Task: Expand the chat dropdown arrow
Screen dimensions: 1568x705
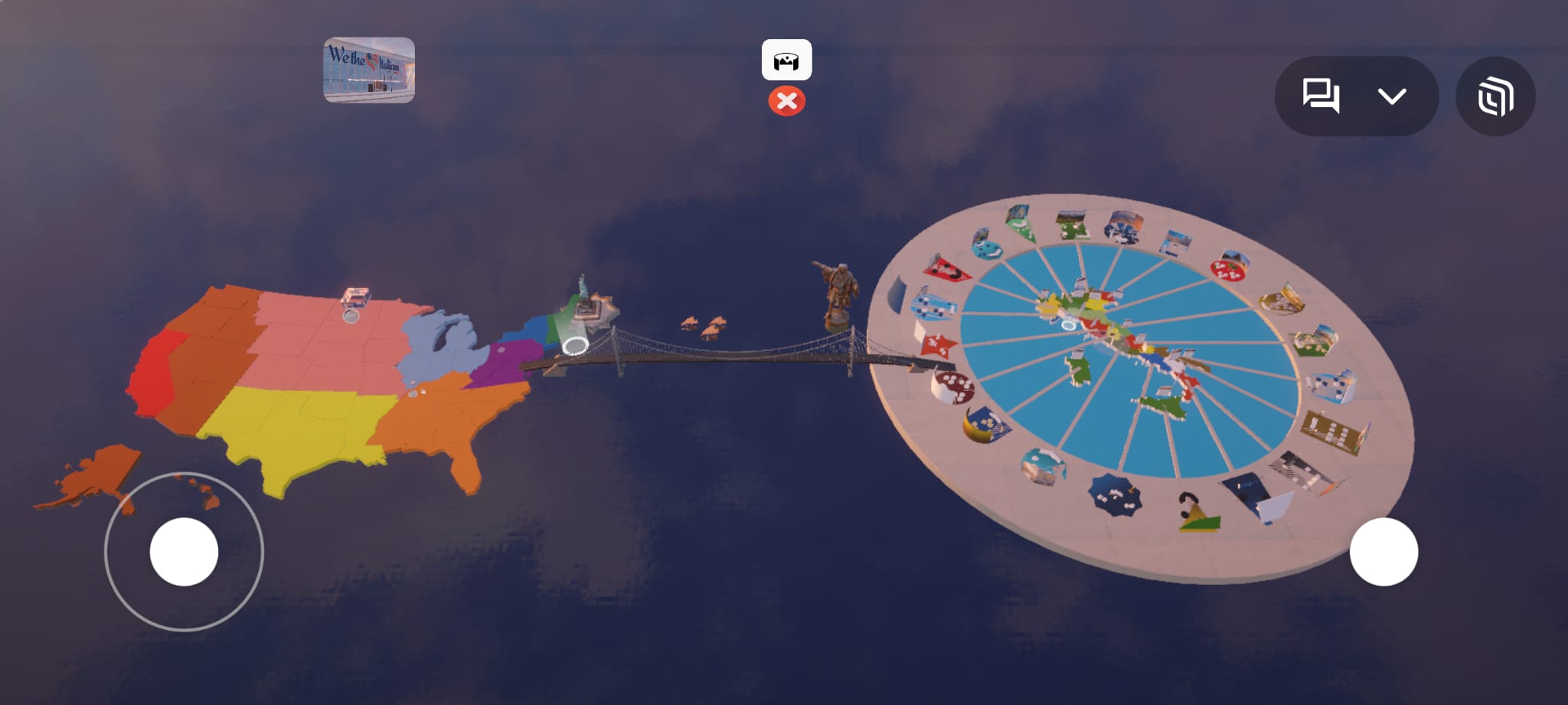Action: 1392,96
